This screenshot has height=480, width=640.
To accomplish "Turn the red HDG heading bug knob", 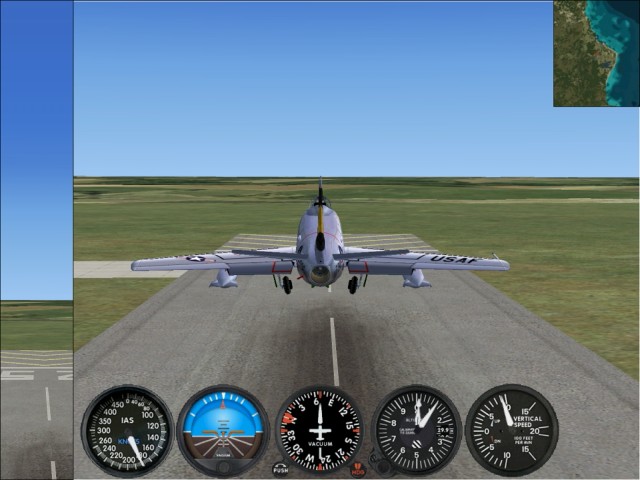I will tap(358, 468).
